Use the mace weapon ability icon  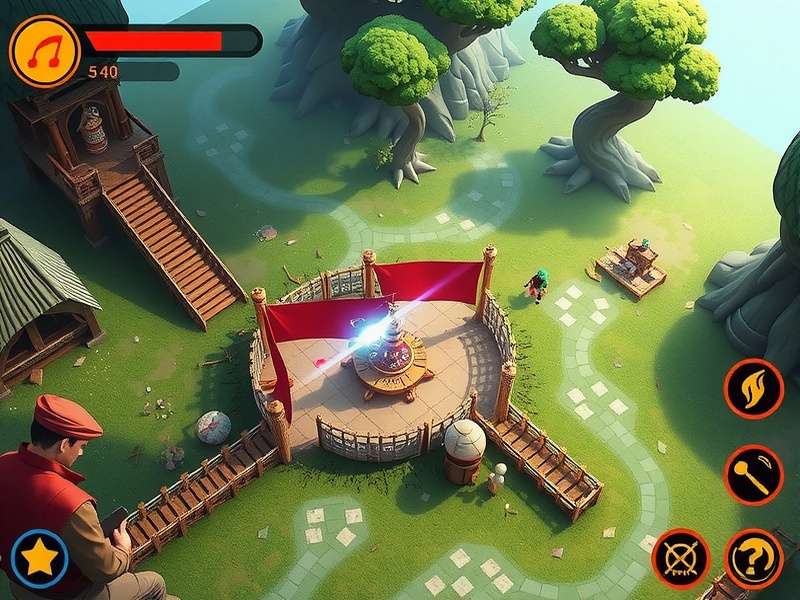753,474
